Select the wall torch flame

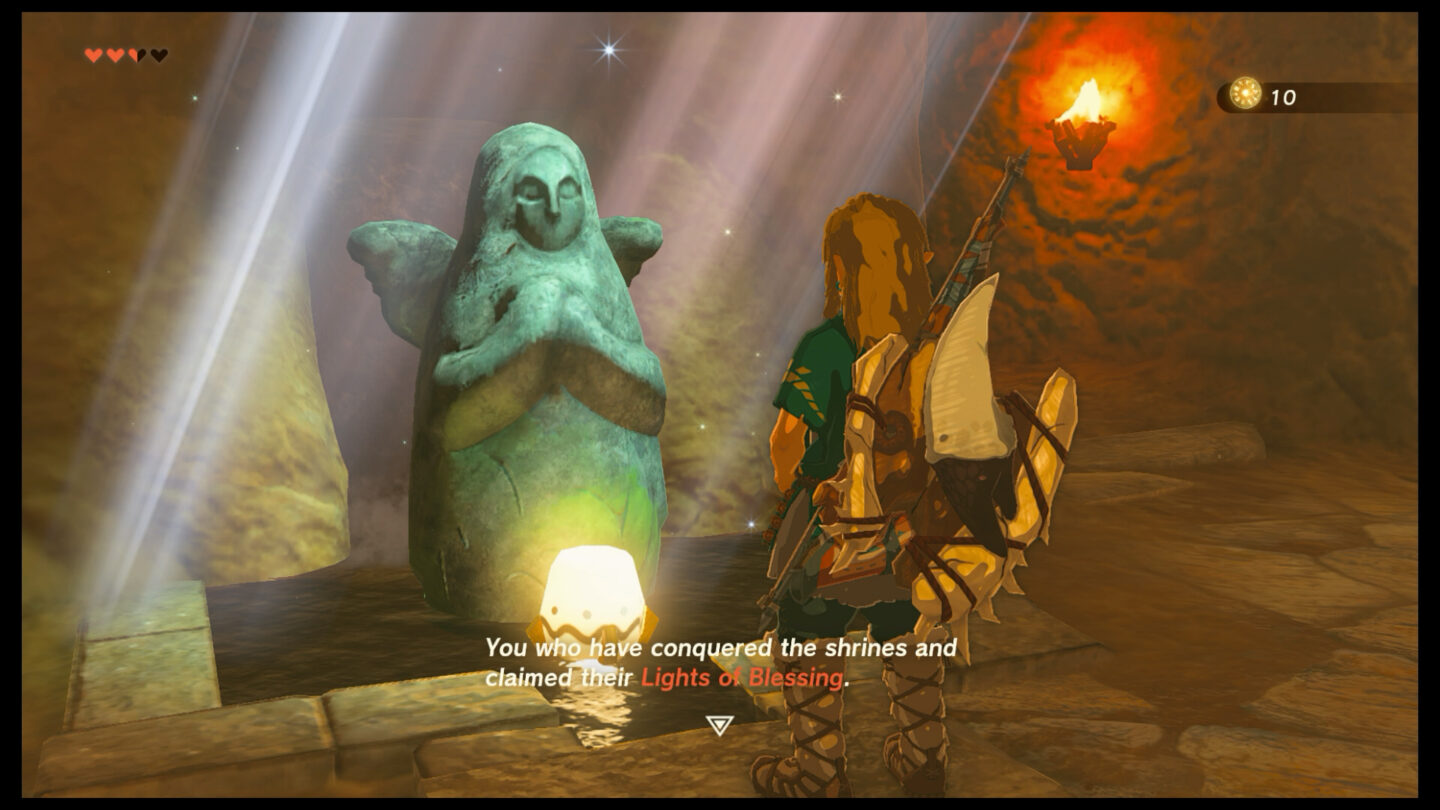point(1085,100)
